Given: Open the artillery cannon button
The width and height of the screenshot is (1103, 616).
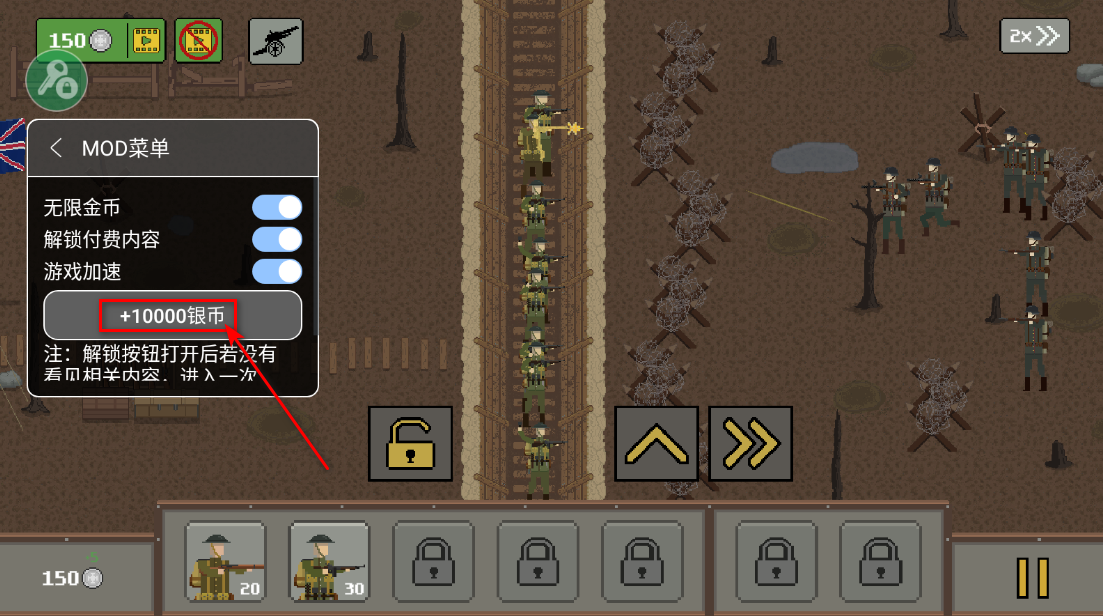Looking at the screenshot, I should point(275,41).
